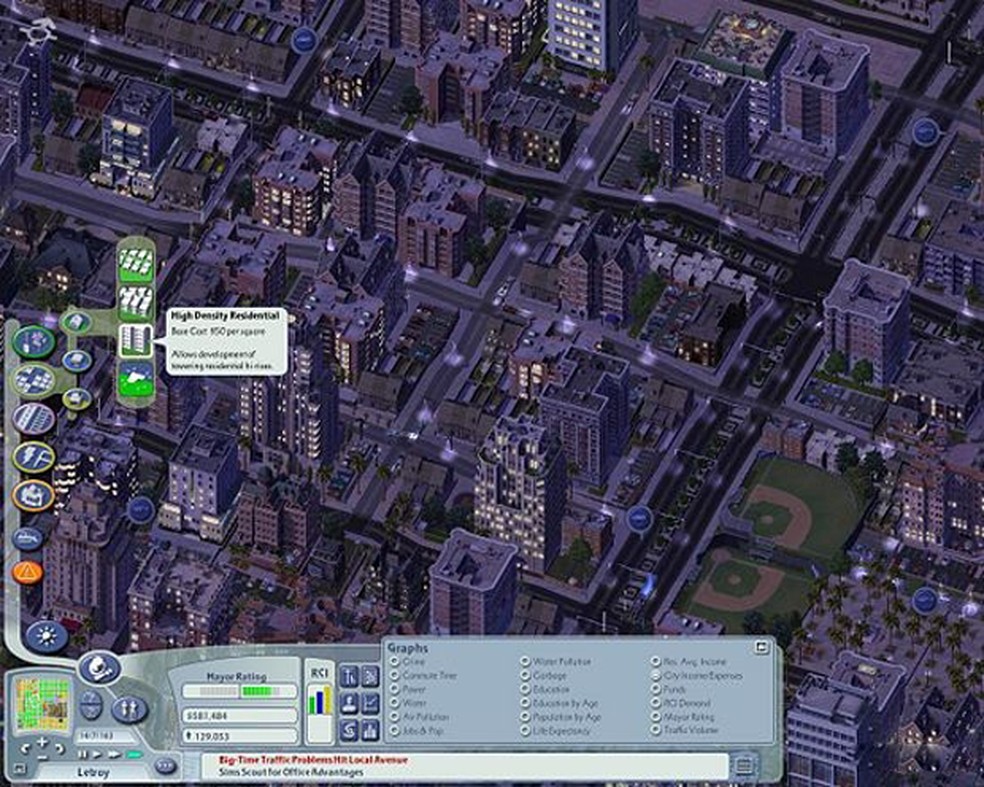Choose the low density residential zone icon
The width and height of the screenshot is (984, 787).
click(x=133, y=262)
